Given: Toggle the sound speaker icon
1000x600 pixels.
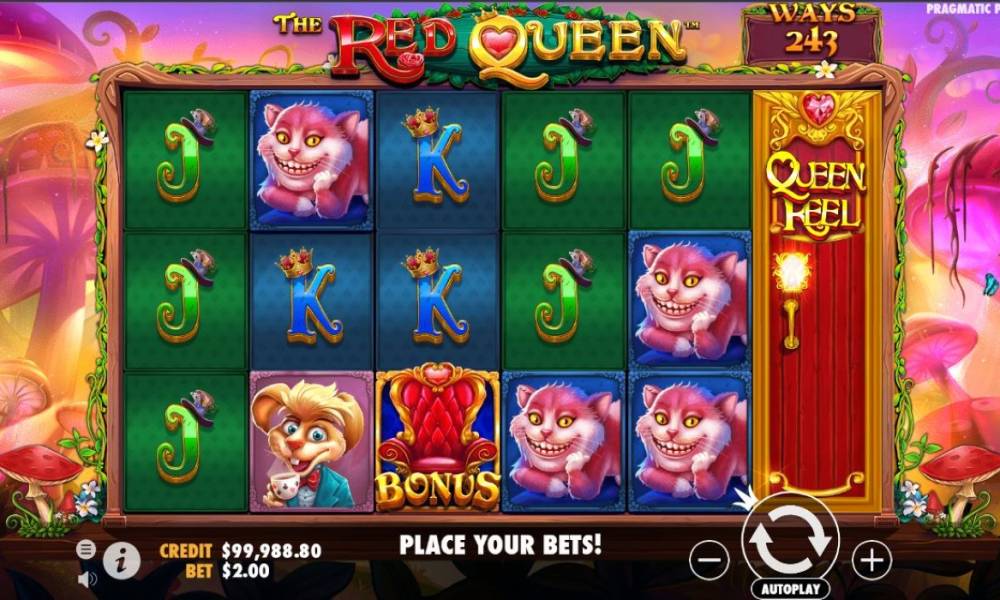Looking at the screenshot, I should [x=87, y=578].
